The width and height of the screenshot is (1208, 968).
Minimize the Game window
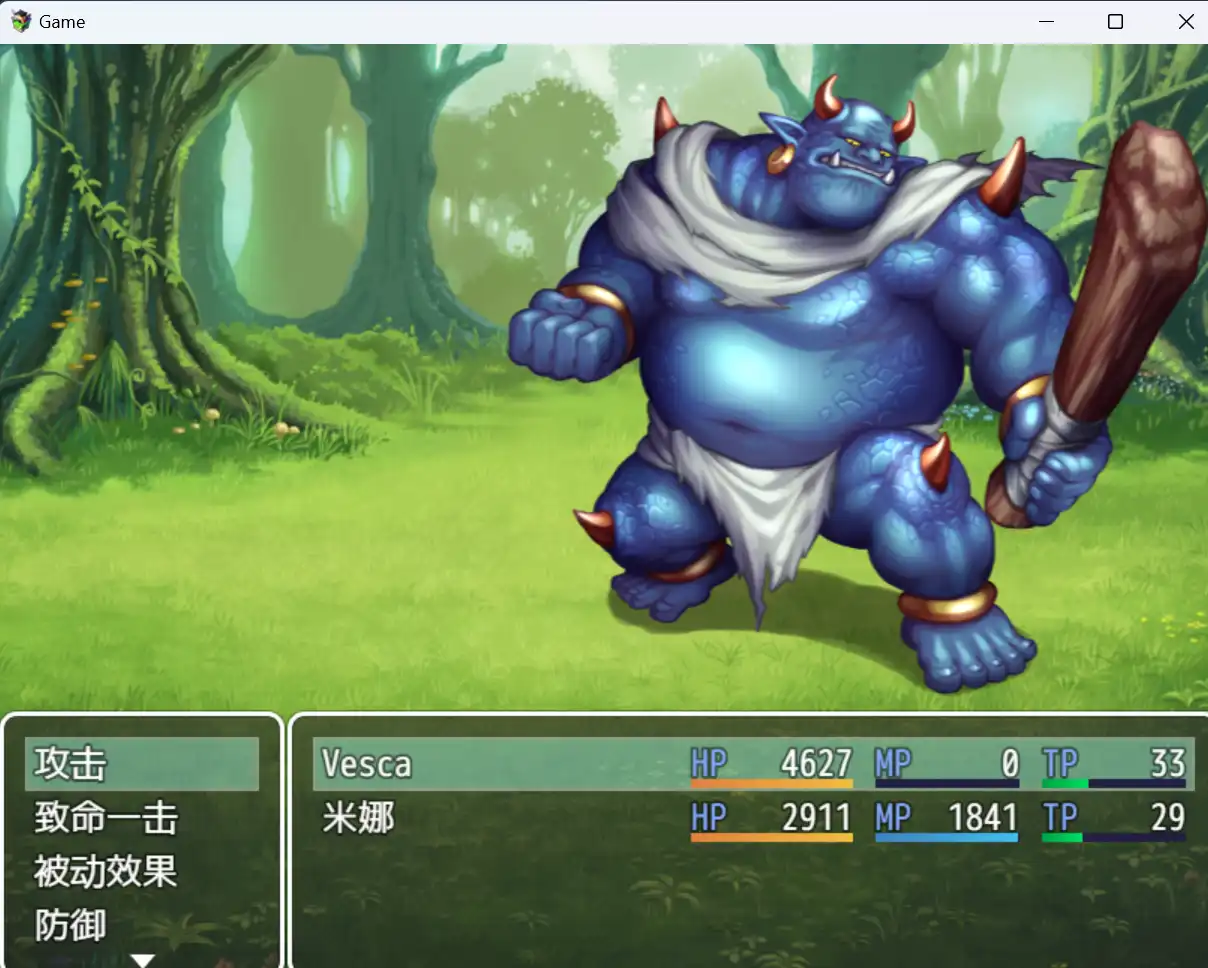point(1046,22)
